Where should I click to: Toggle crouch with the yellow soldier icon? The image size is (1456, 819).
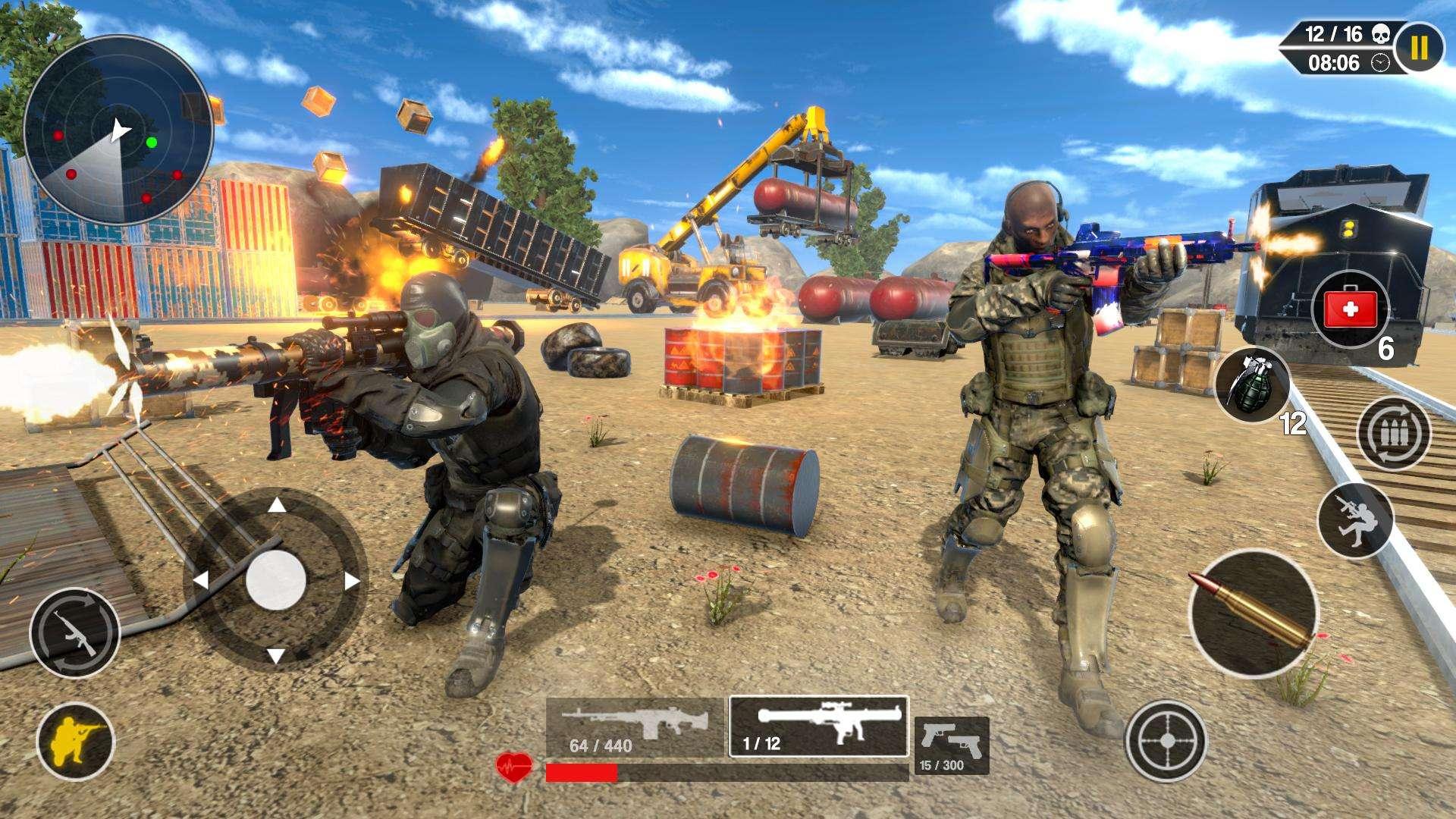pos(75,742)
